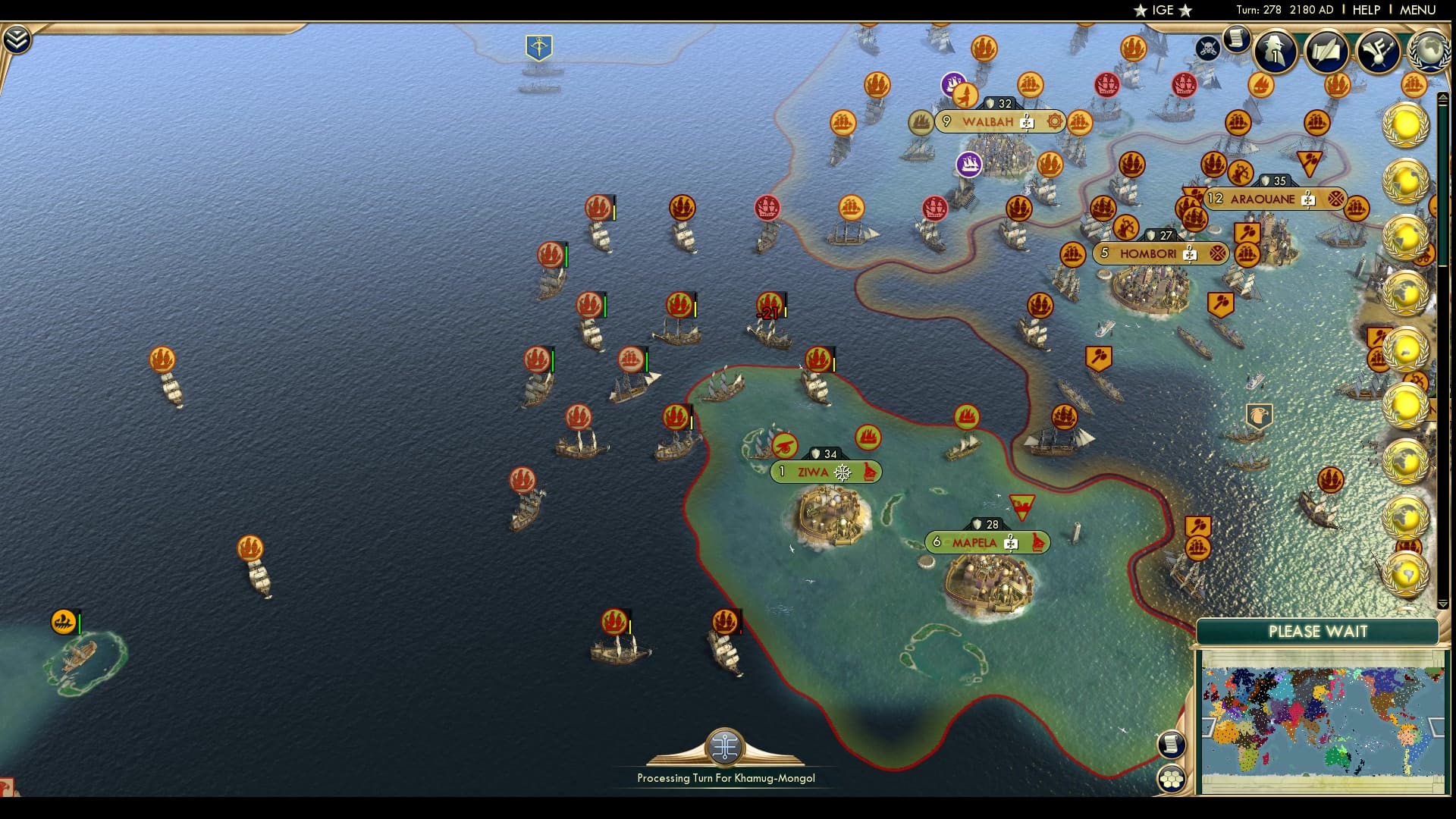Click the blue naval shield notification above the fleet
Image resolution: width=1456 pixels, height=819 pixels.
click(540, 45)
